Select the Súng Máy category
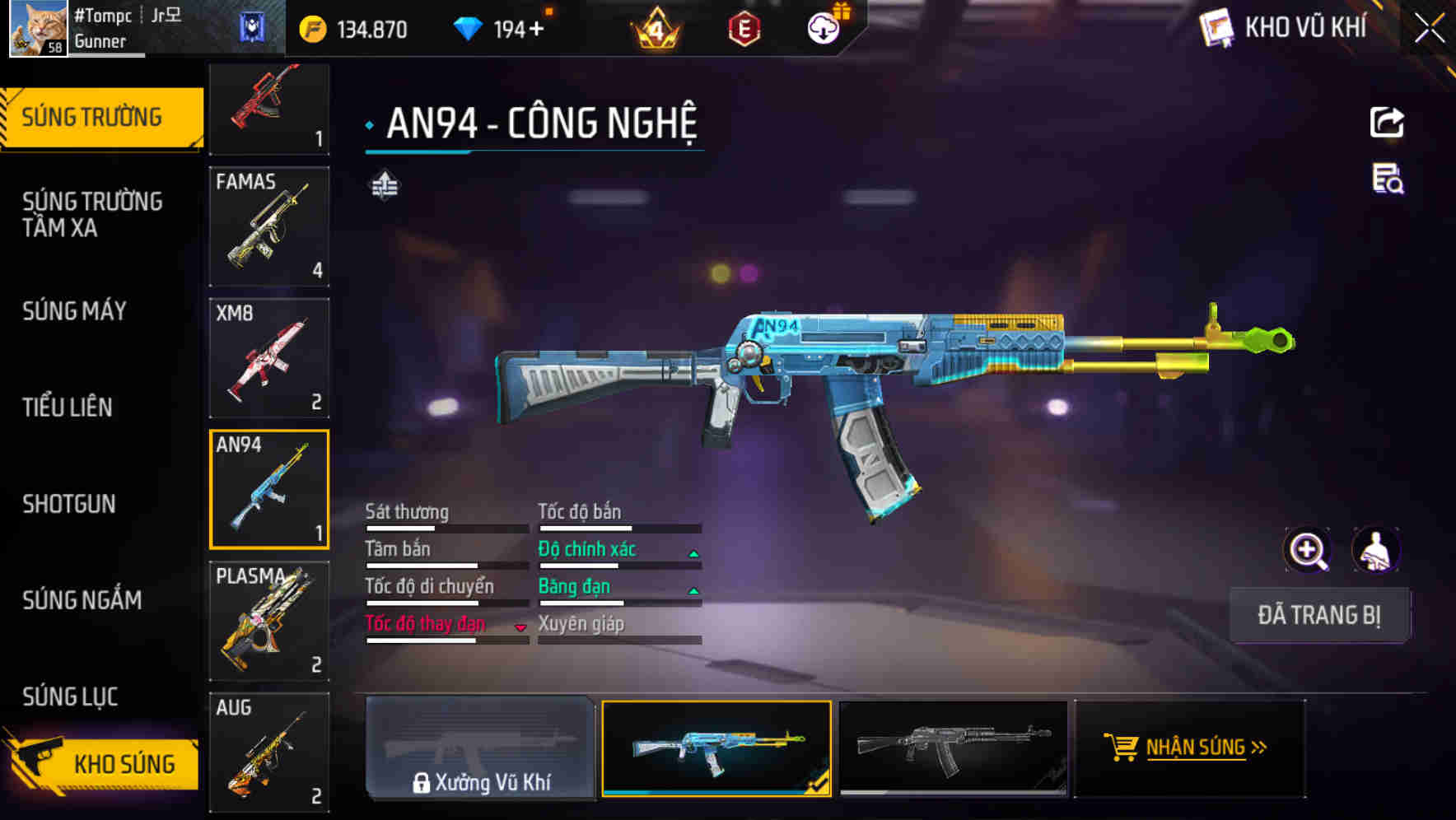This screenshot has height=820, width=1456. tap(75, 311)
